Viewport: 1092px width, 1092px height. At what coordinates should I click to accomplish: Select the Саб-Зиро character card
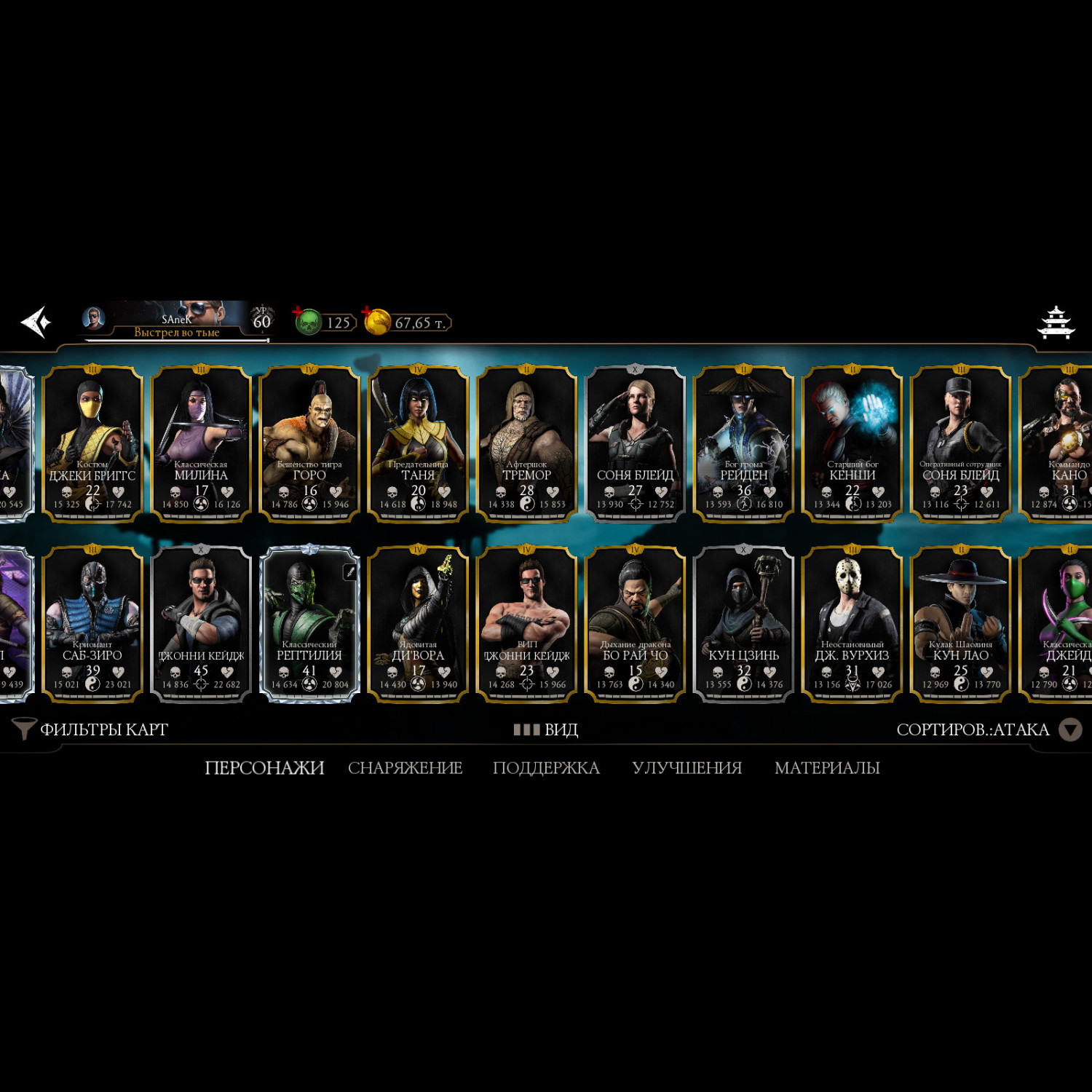pos(92,624)
